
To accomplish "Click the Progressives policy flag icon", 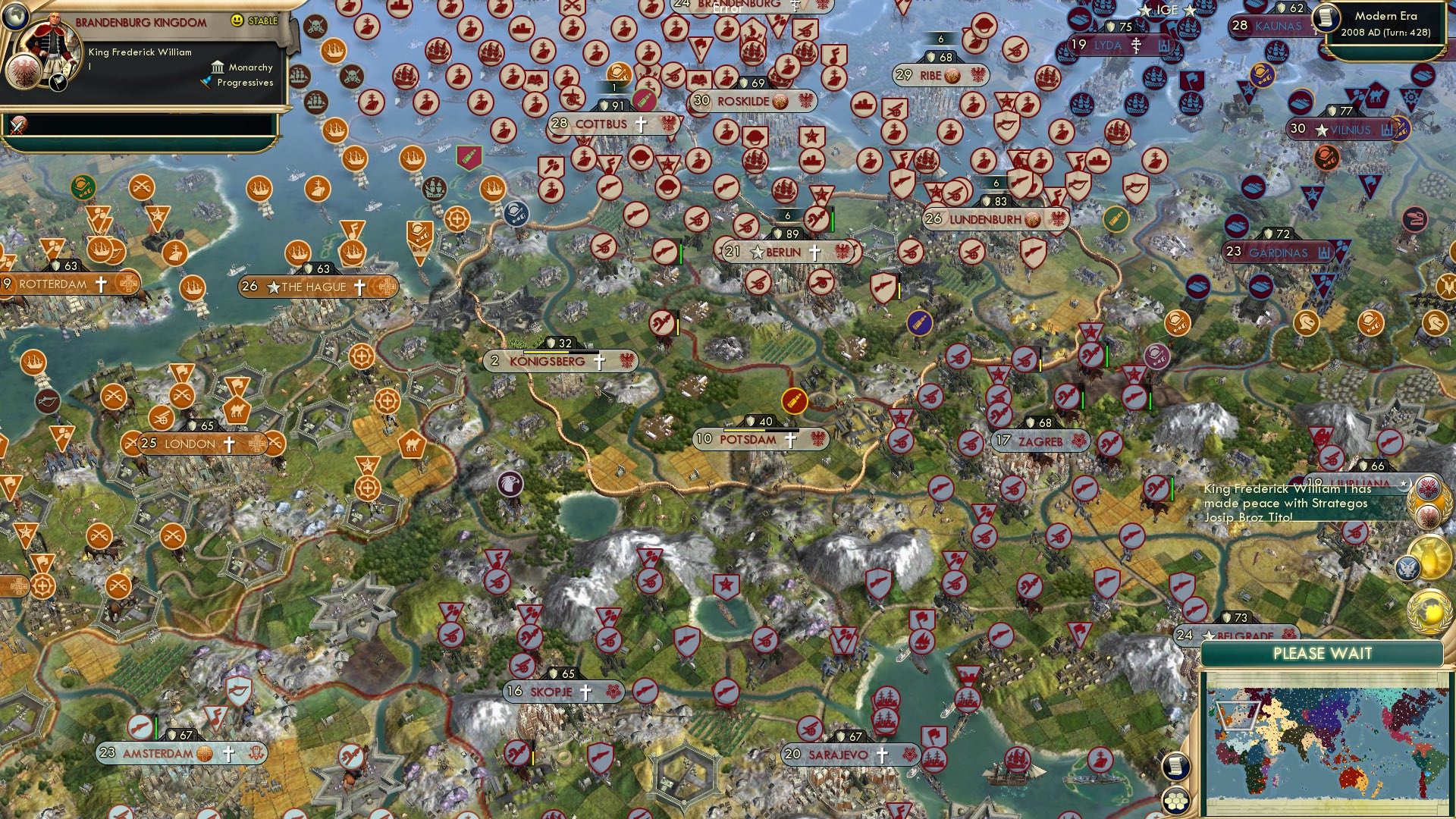I will coord(206,82).
